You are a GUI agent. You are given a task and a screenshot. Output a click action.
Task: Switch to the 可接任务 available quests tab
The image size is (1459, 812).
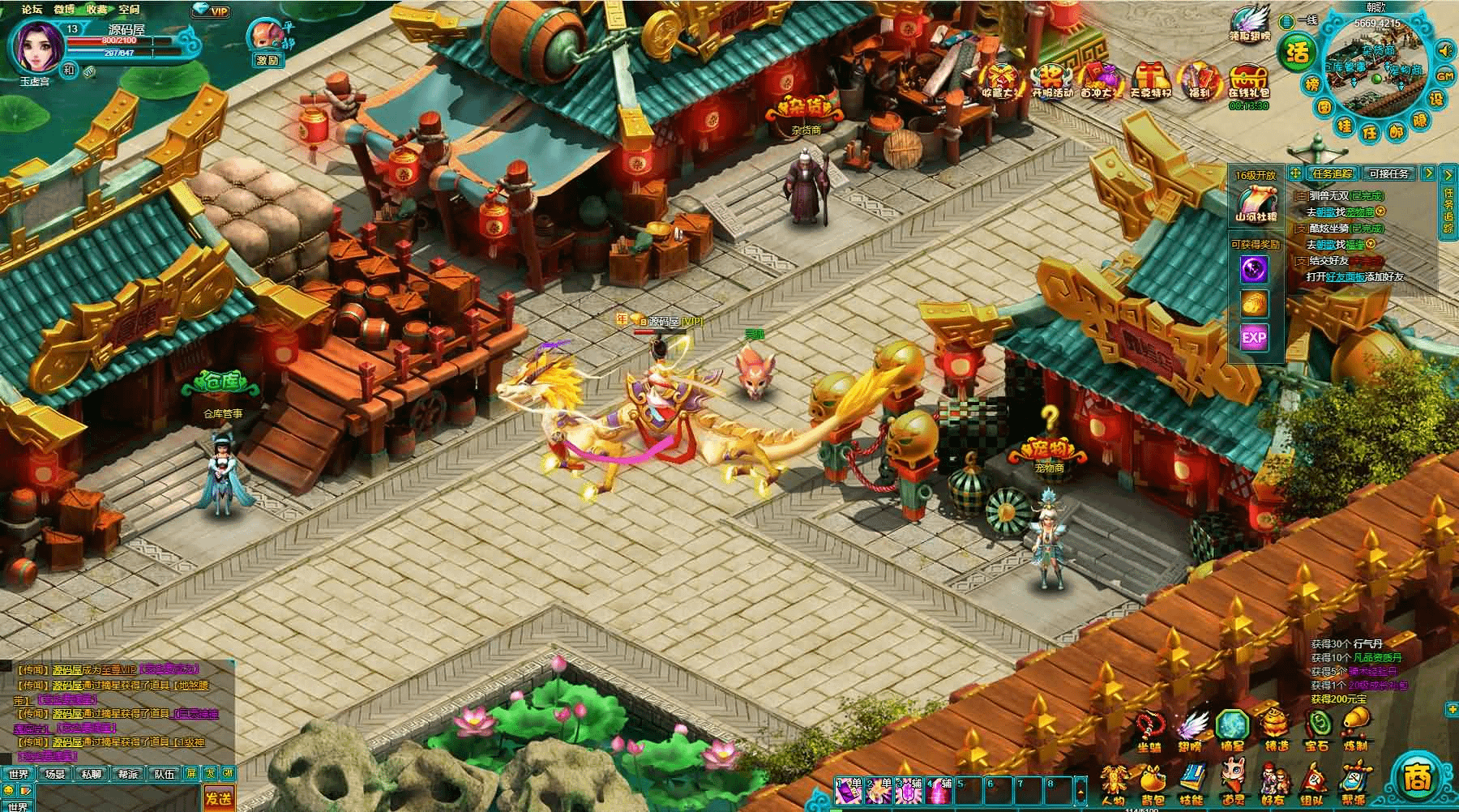[x=1389, y=173]
